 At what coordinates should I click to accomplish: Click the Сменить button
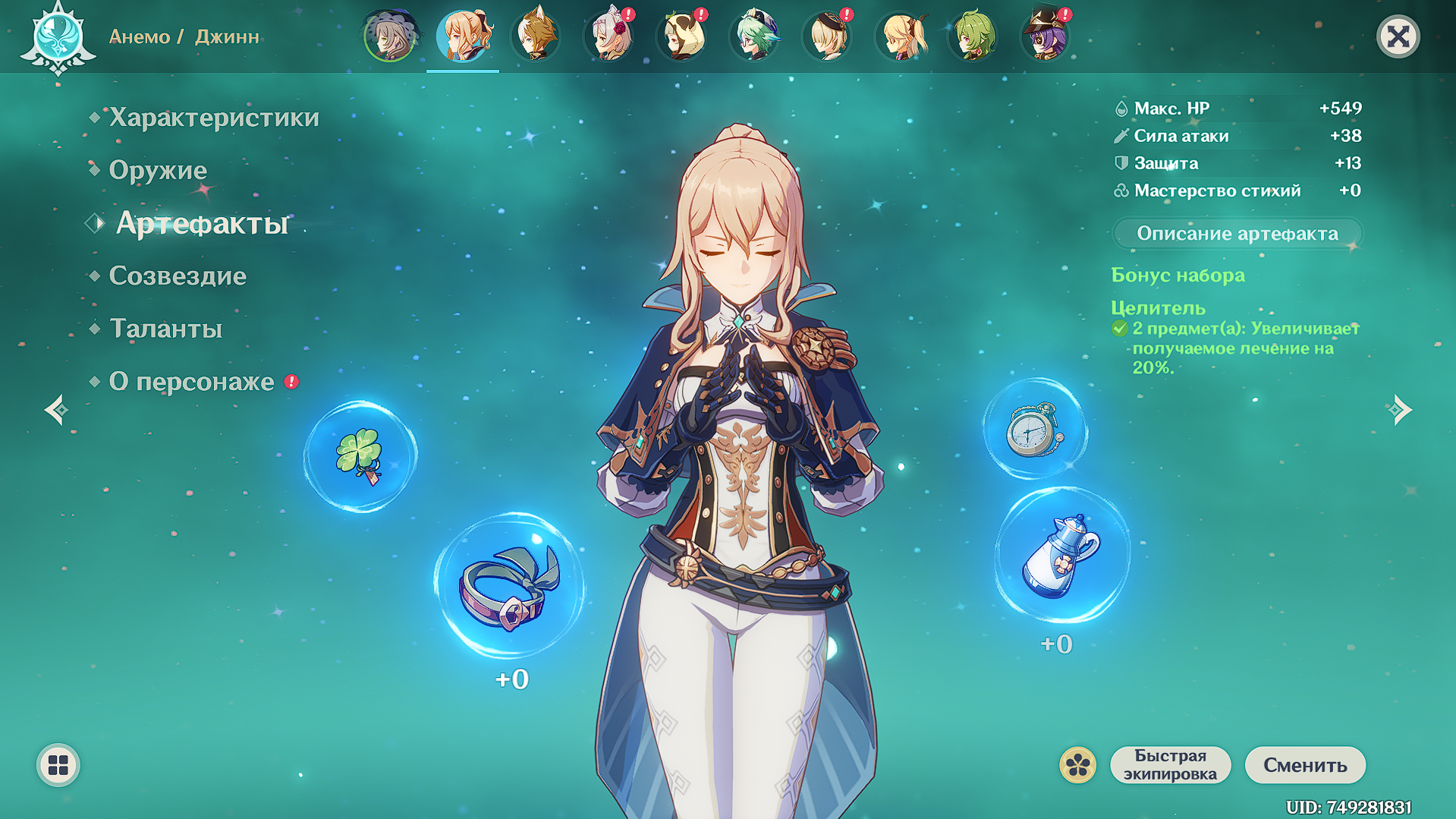pos(1305,764)
